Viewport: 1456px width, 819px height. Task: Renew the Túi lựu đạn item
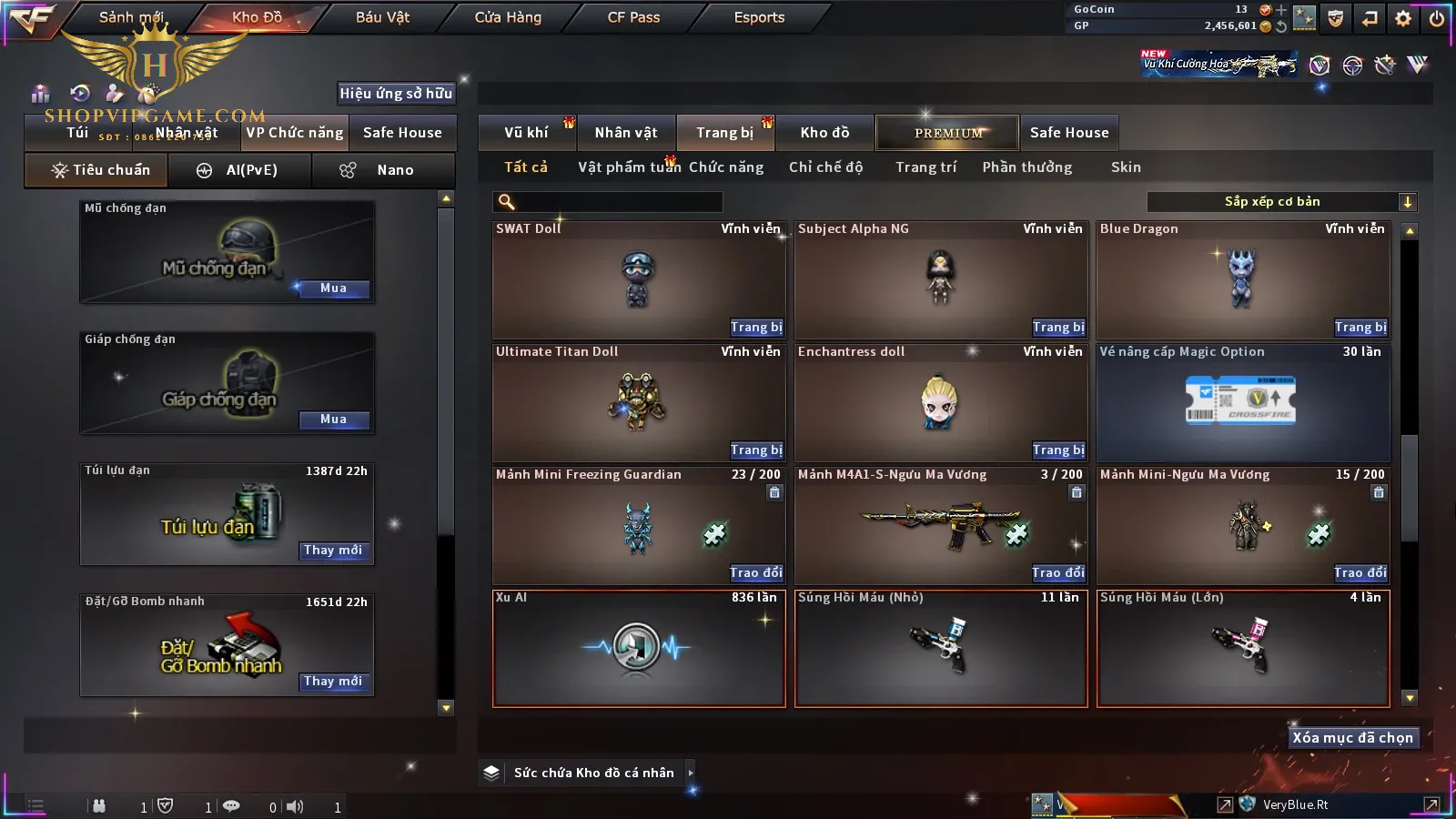(333, 551)
